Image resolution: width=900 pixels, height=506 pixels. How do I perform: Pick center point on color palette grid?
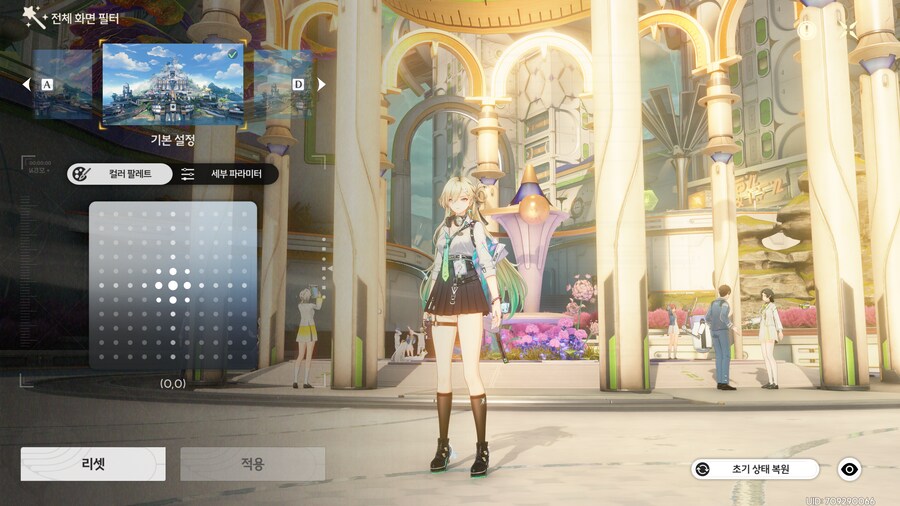[x=173, y=285]
